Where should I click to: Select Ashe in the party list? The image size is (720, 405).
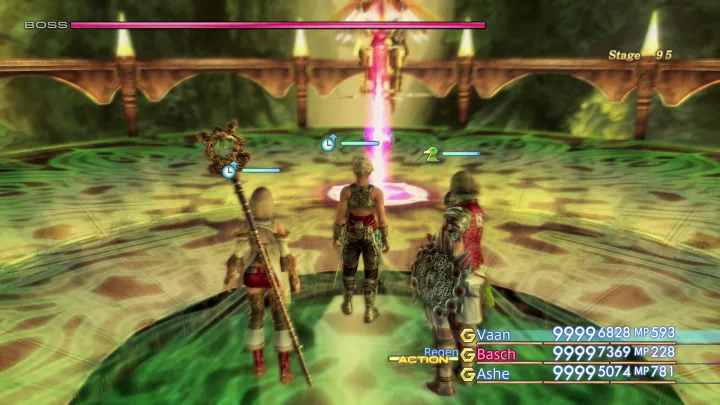493,374
